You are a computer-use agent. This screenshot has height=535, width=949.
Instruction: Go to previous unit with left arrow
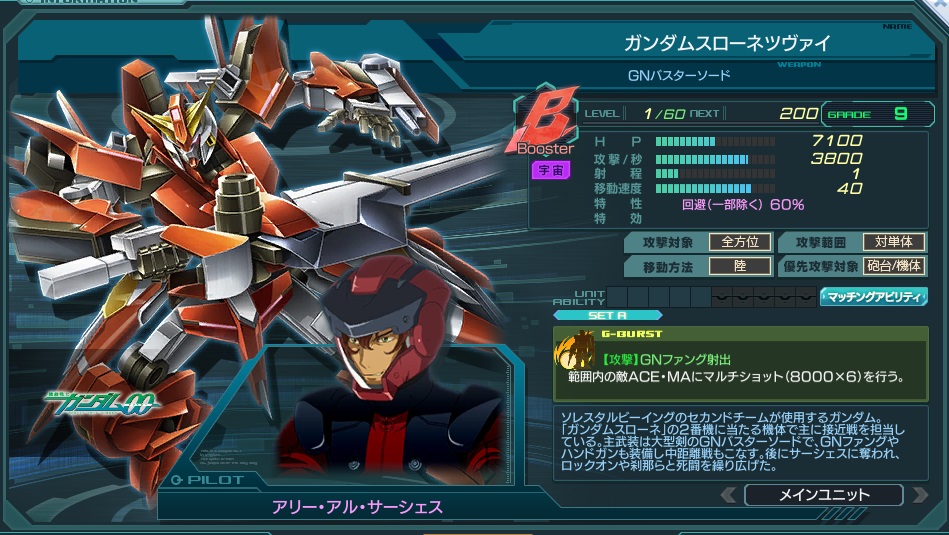(729, 495)
